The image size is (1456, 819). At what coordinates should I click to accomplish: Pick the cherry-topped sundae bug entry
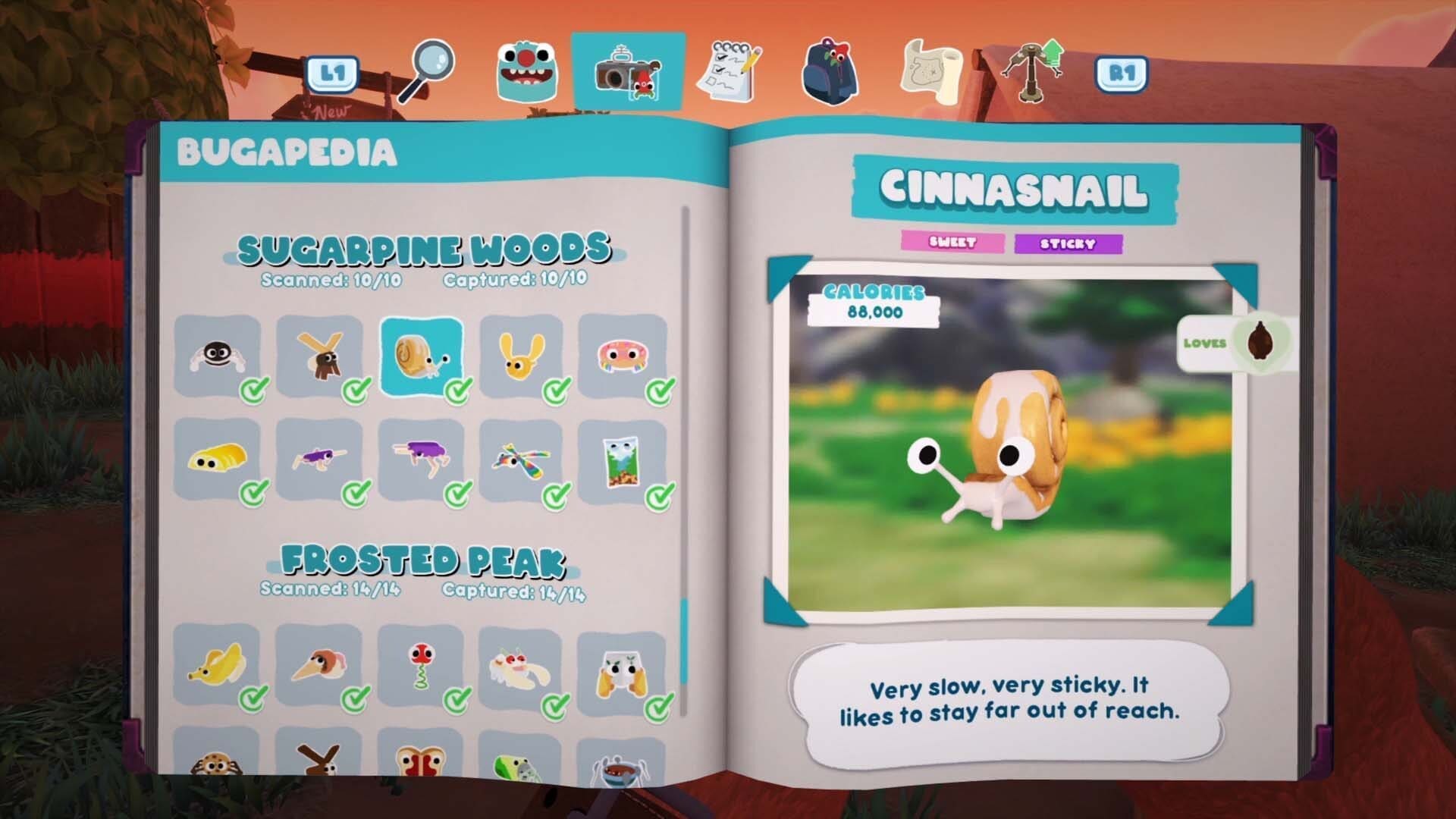tap(522, 665)
